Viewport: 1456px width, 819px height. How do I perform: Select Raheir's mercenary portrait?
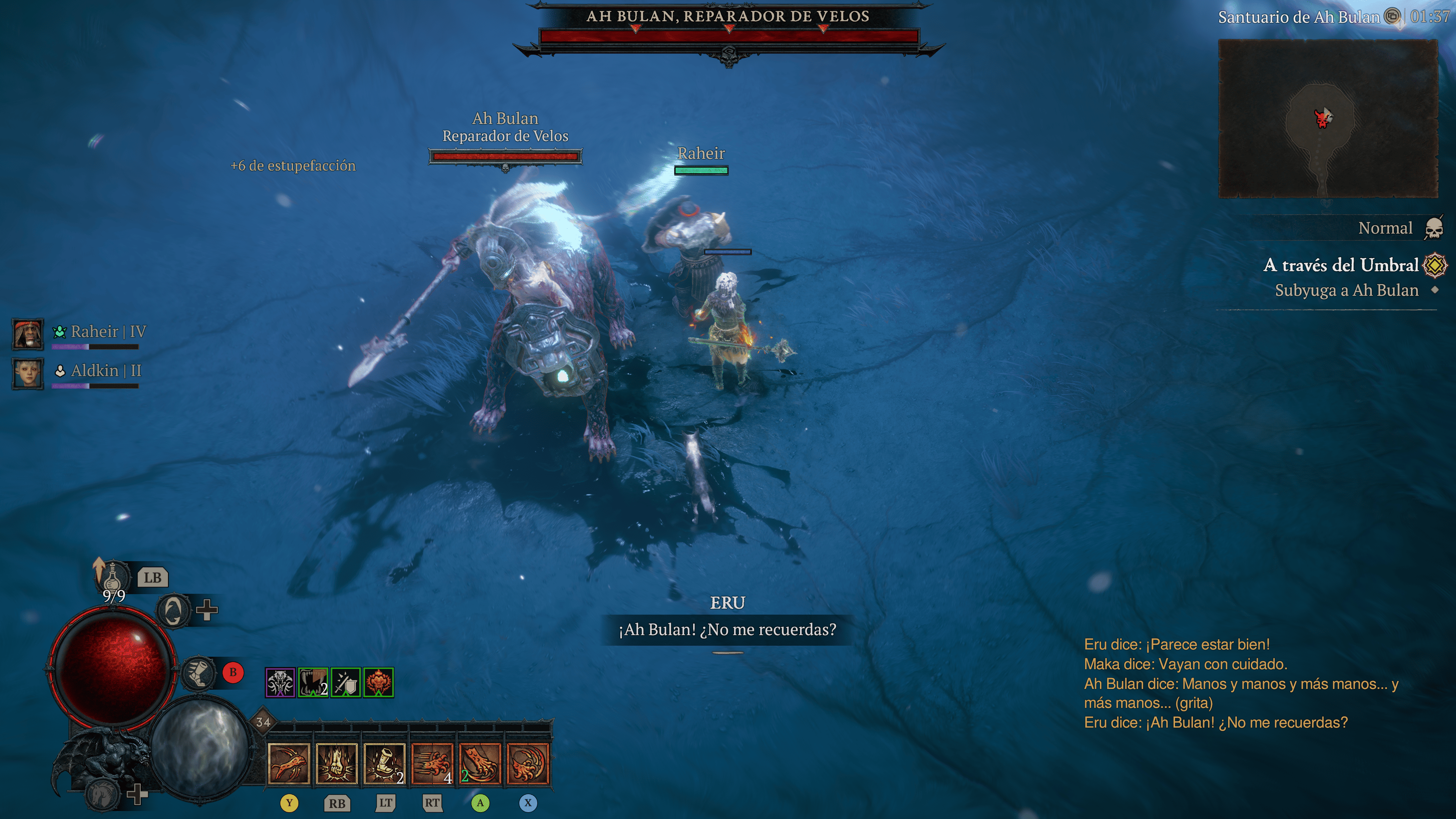click(28, 334)
